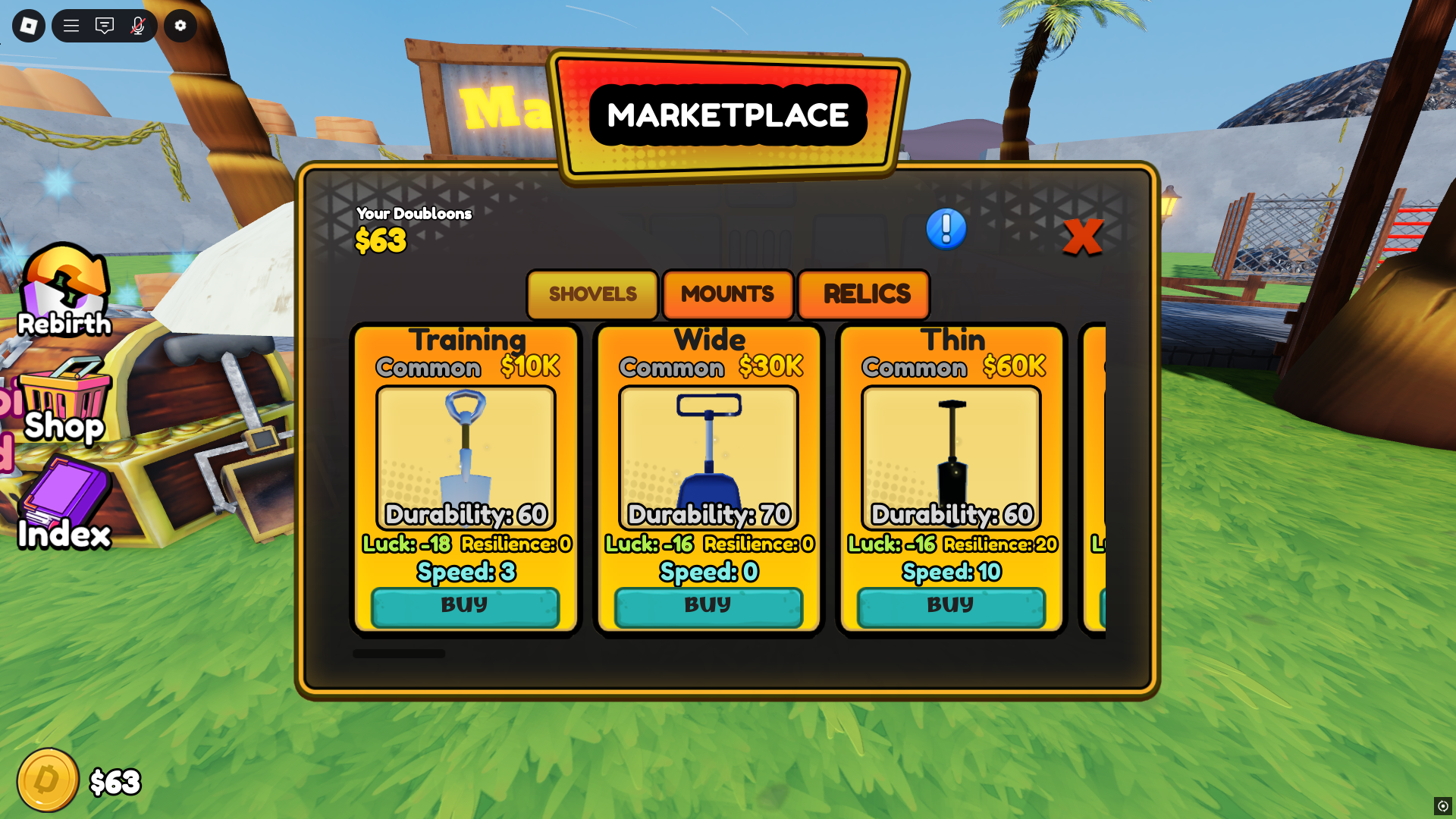Toggle the microphone mute icon
Viewport: 1456px width, 819px height.
pyautogui.click(x=136, y=25)
